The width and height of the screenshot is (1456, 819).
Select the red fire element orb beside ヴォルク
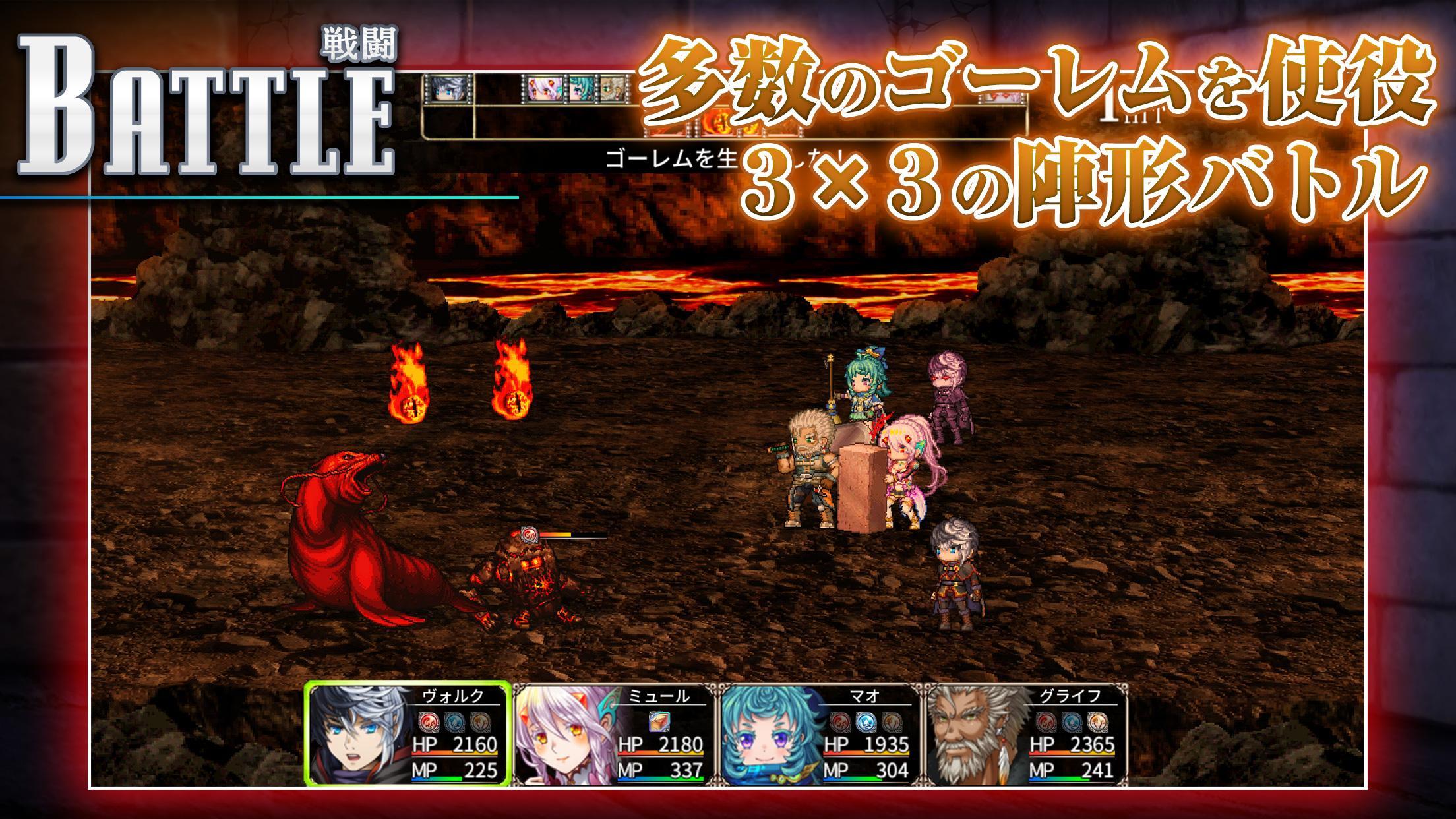pyautogui.click(x=429, y=721)
